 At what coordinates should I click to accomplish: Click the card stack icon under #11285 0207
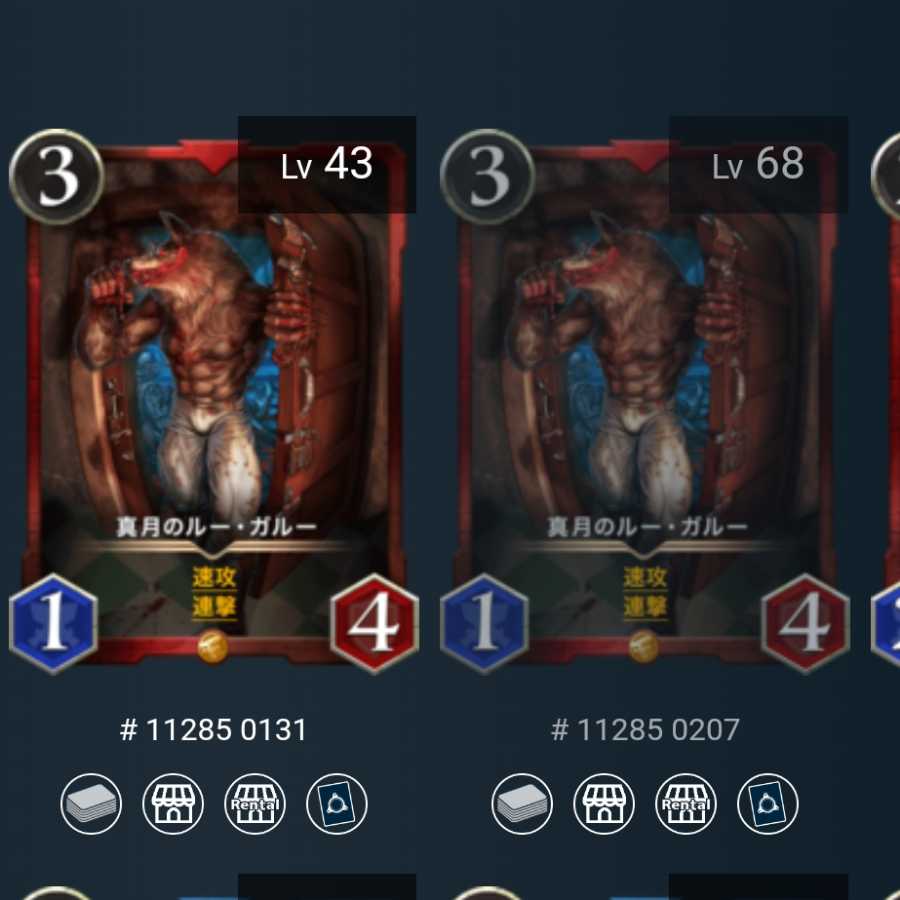(522, 804)
